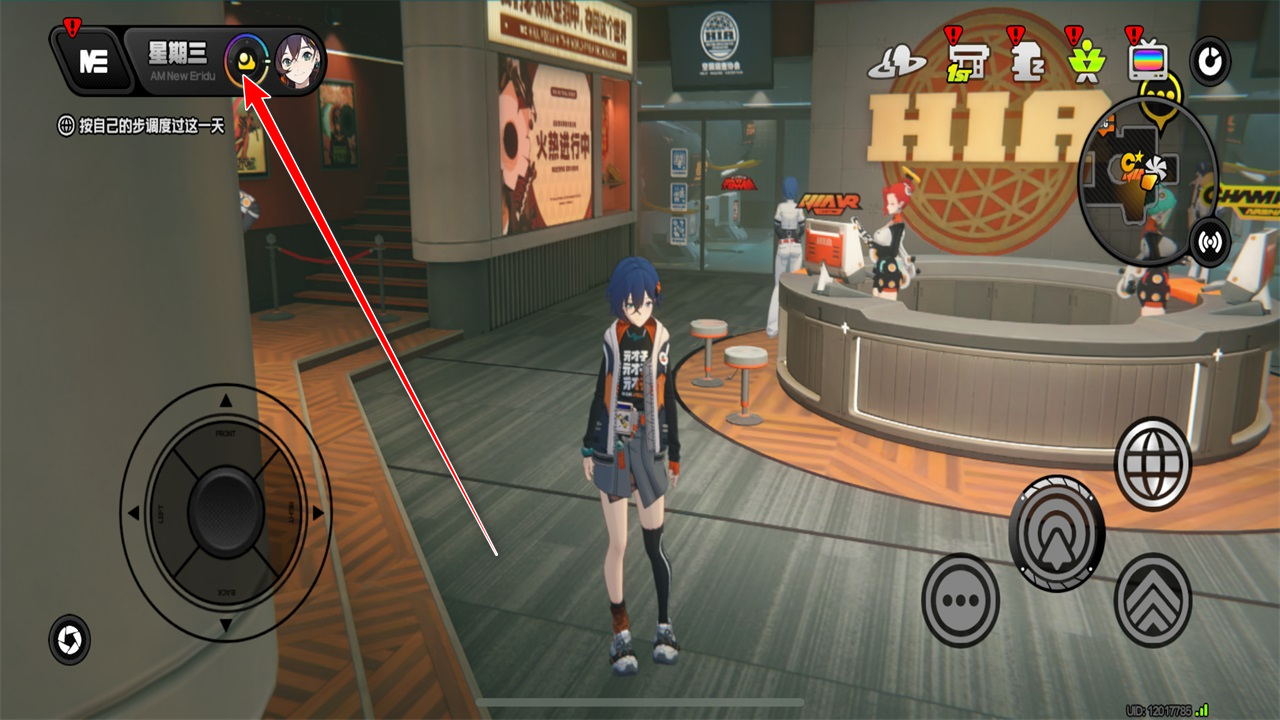Open the circular minimap

pos(1147,181)
